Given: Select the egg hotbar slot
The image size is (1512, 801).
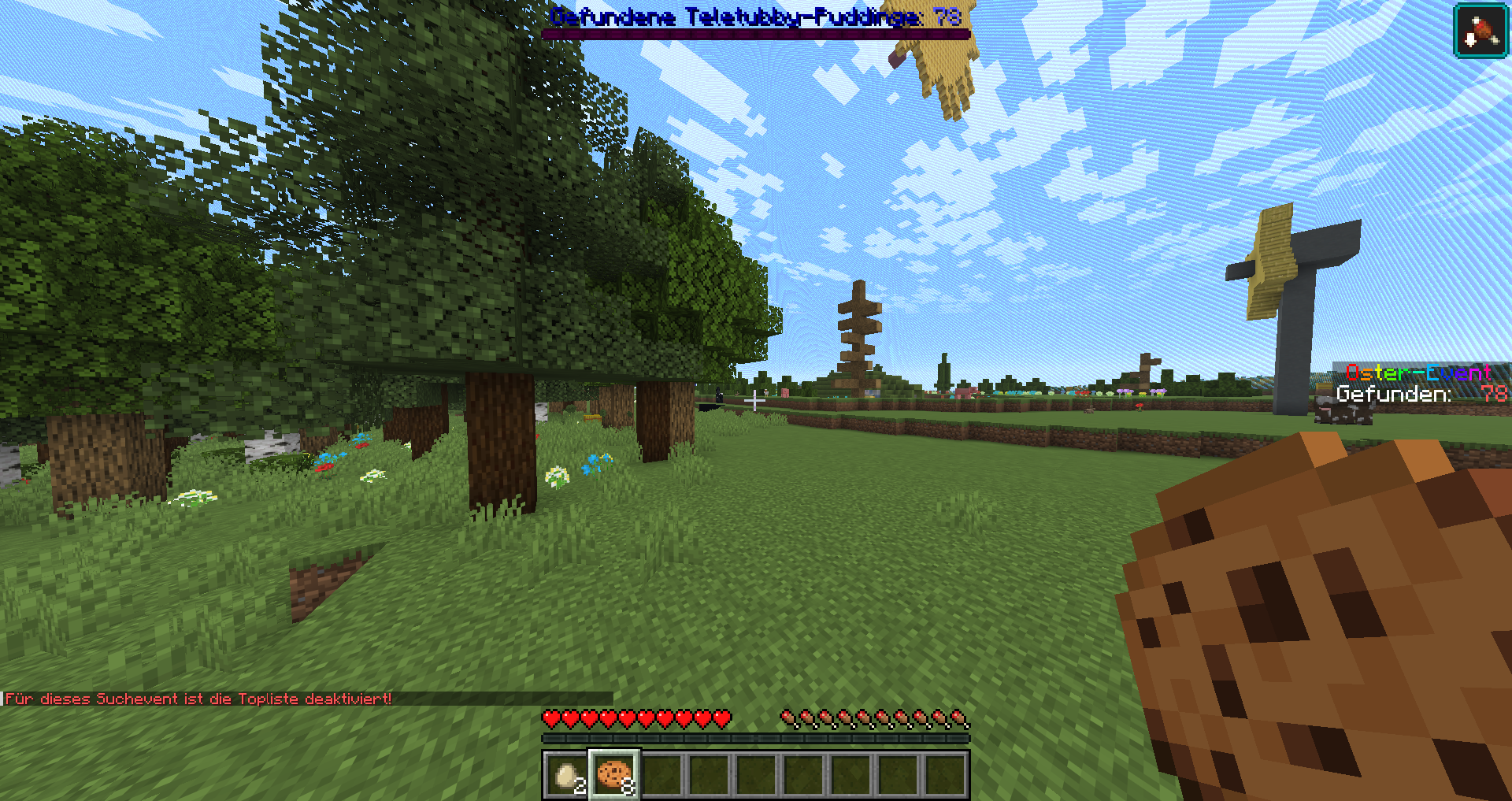Looking at the screenshot, I should coord(566,775).
